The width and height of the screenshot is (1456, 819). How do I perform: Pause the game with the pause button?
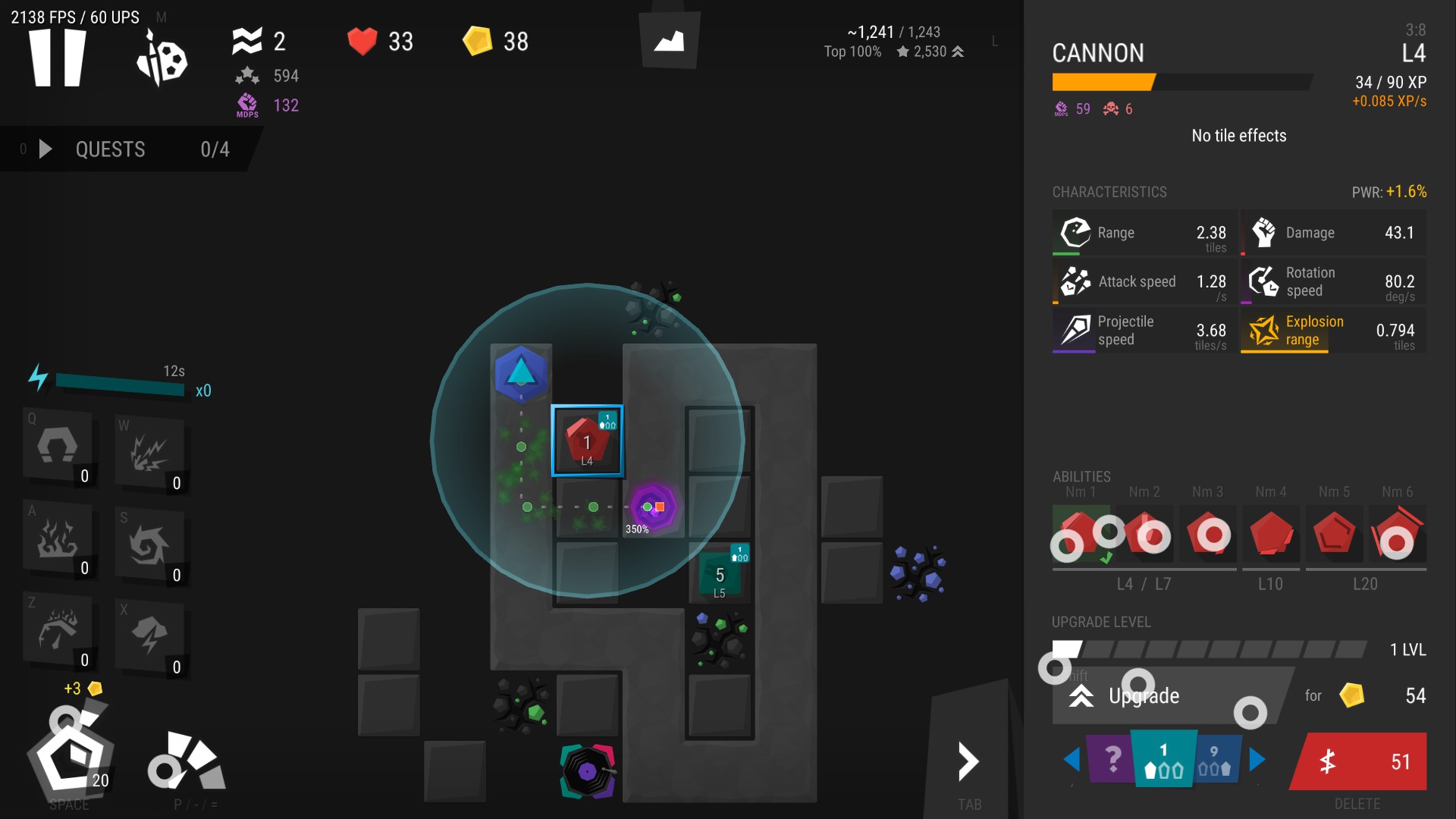click(57, 58)
